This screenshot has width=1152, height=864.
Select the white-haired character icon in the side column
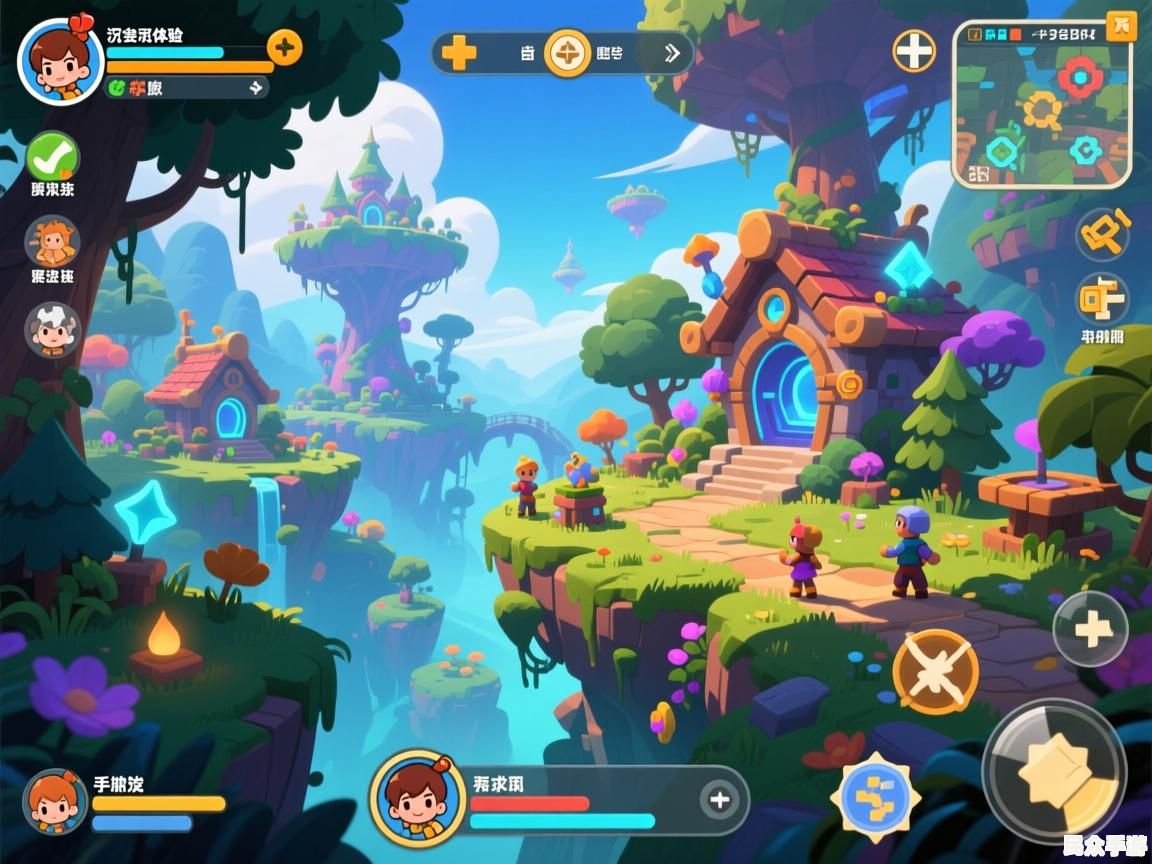click(52, 329)
